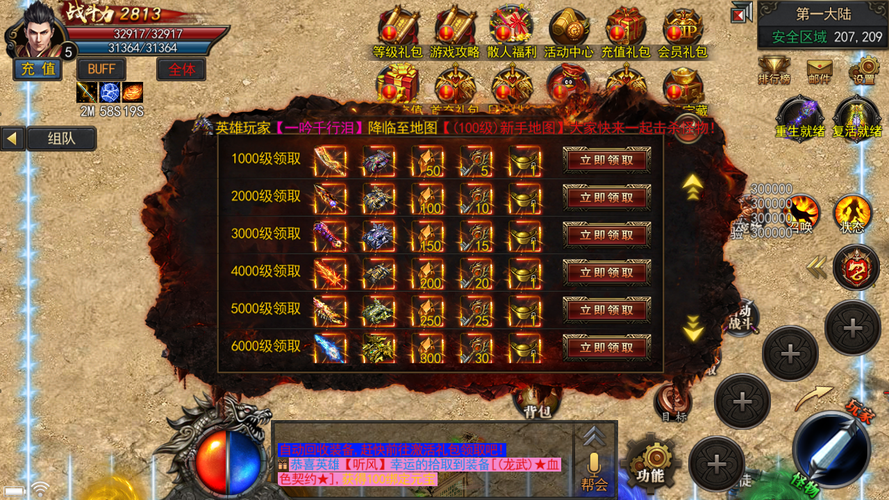Open the 游戏攻略 game guide
This screenshot has height=500, width=889.
(x=455, y=31)
